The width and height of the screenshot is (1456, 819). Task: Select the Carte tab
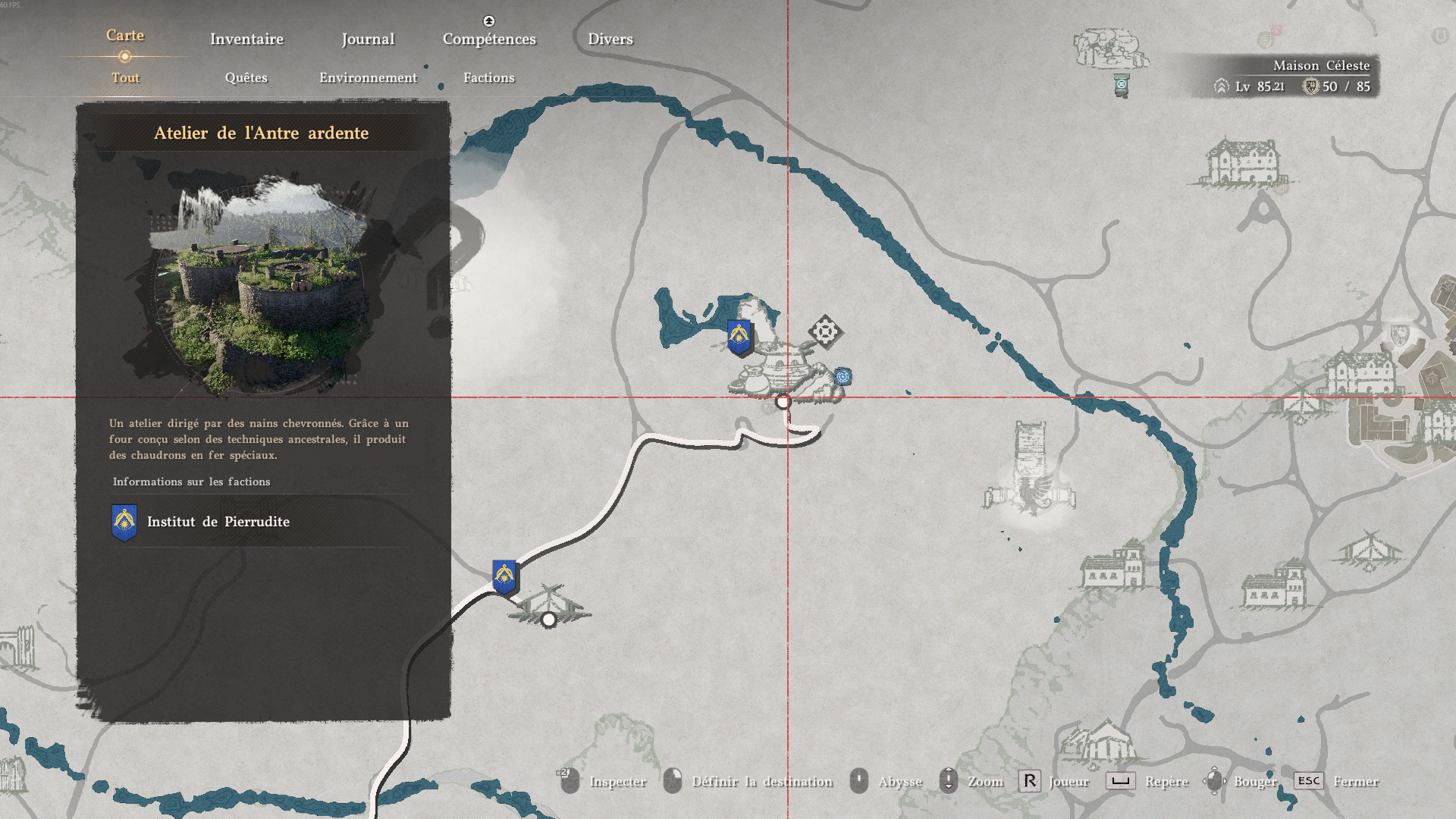[125, 36]
